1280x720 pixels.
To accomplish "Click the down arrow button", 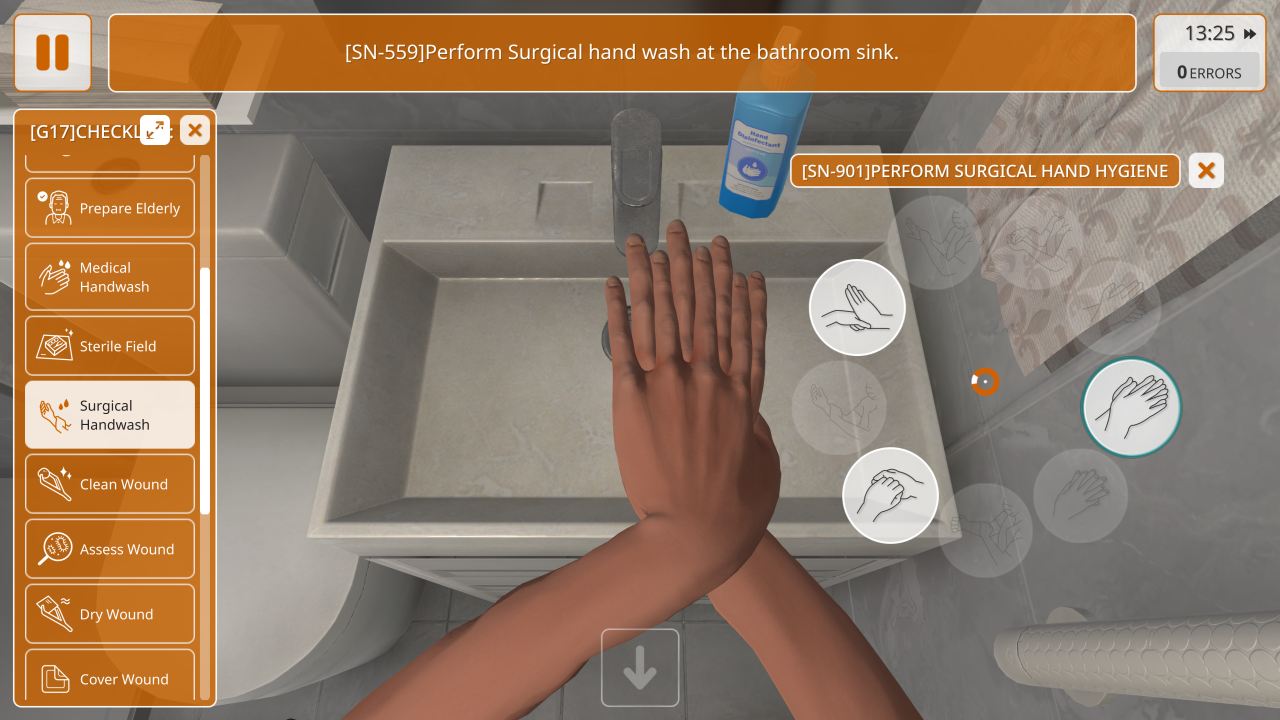I will 640,667.
